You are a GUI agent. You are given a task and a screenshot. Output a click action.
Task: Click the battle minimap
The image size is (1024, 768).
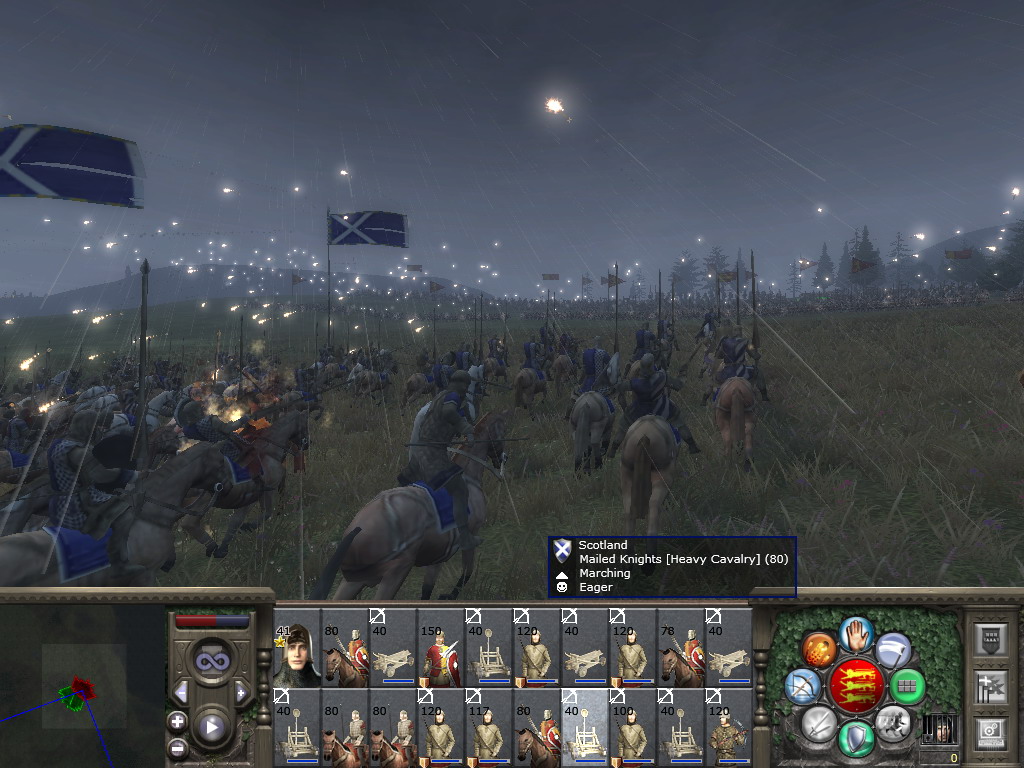tap(80, 680)
